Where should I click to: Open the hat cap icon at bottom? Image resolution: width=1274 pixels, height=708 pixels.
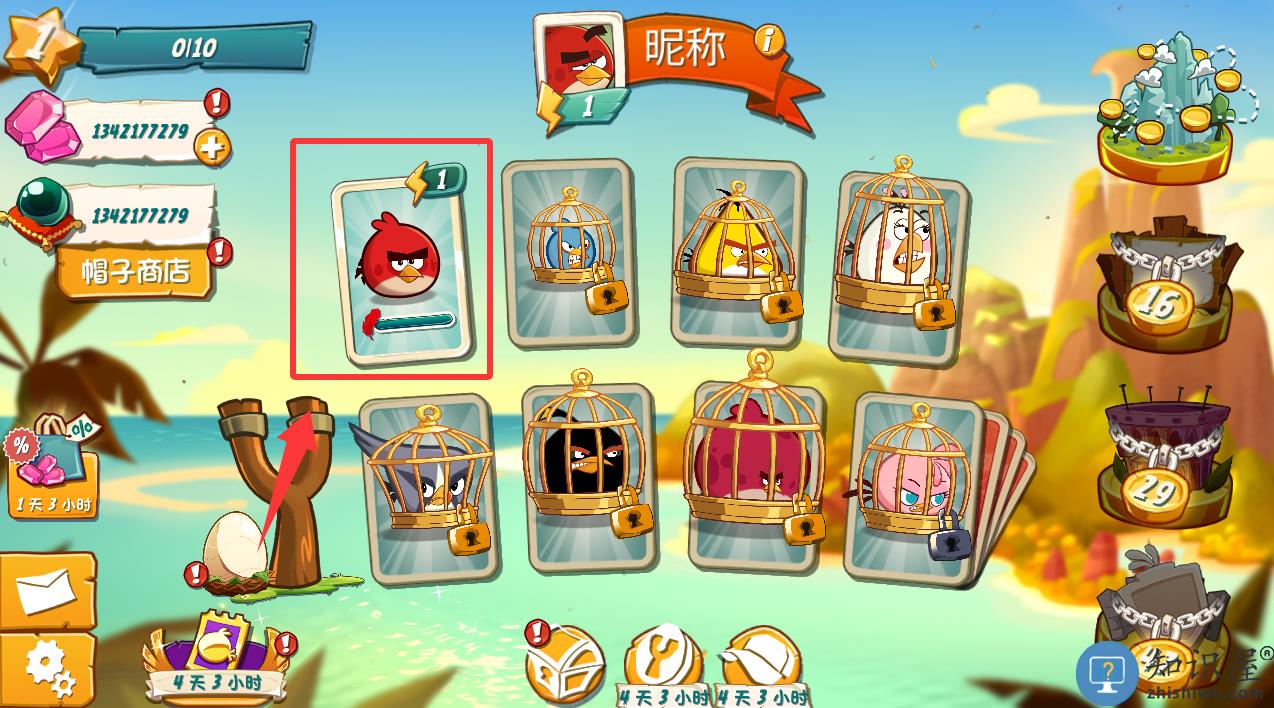(x=762, y=660)
